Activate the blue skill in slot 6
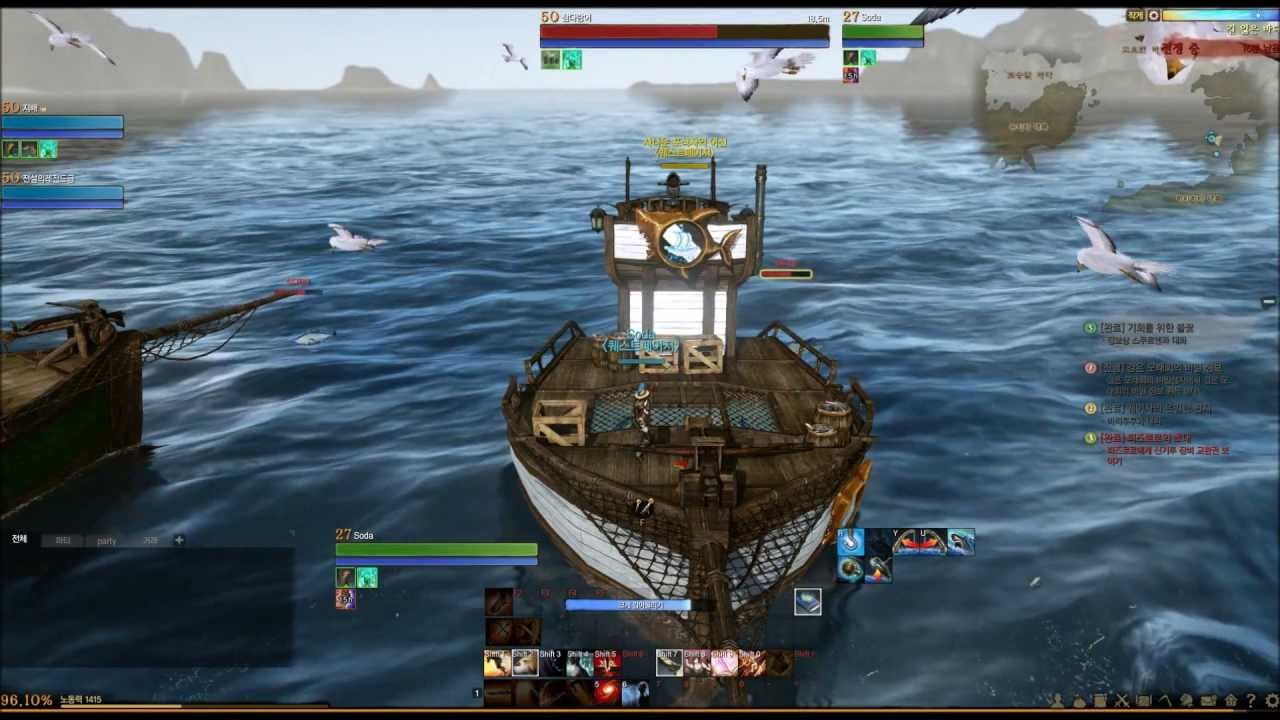 (634, 693)
